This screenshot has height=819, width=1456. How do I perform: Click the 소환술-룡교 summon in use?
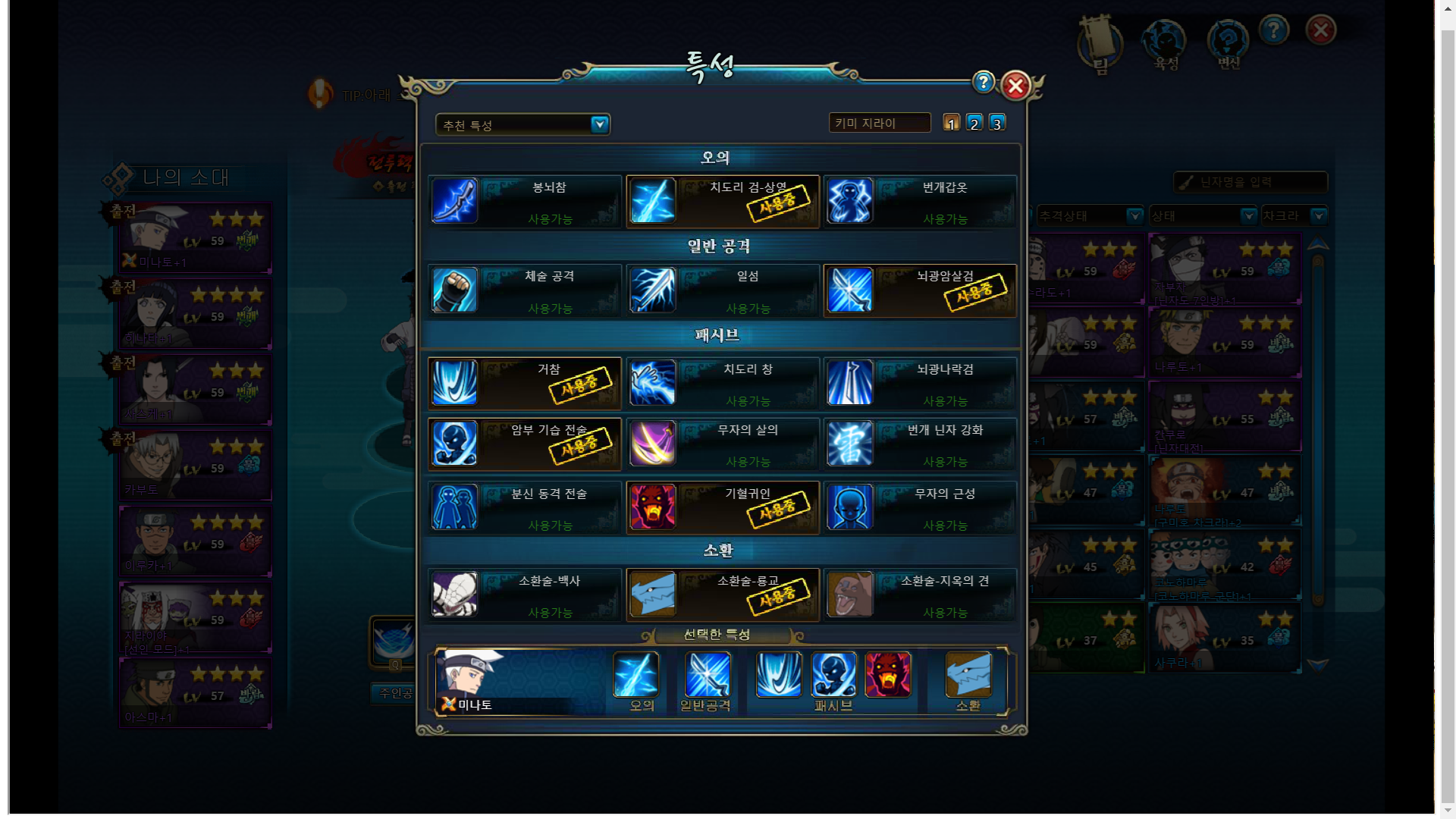pyautogui.click(x=723, y=595)
